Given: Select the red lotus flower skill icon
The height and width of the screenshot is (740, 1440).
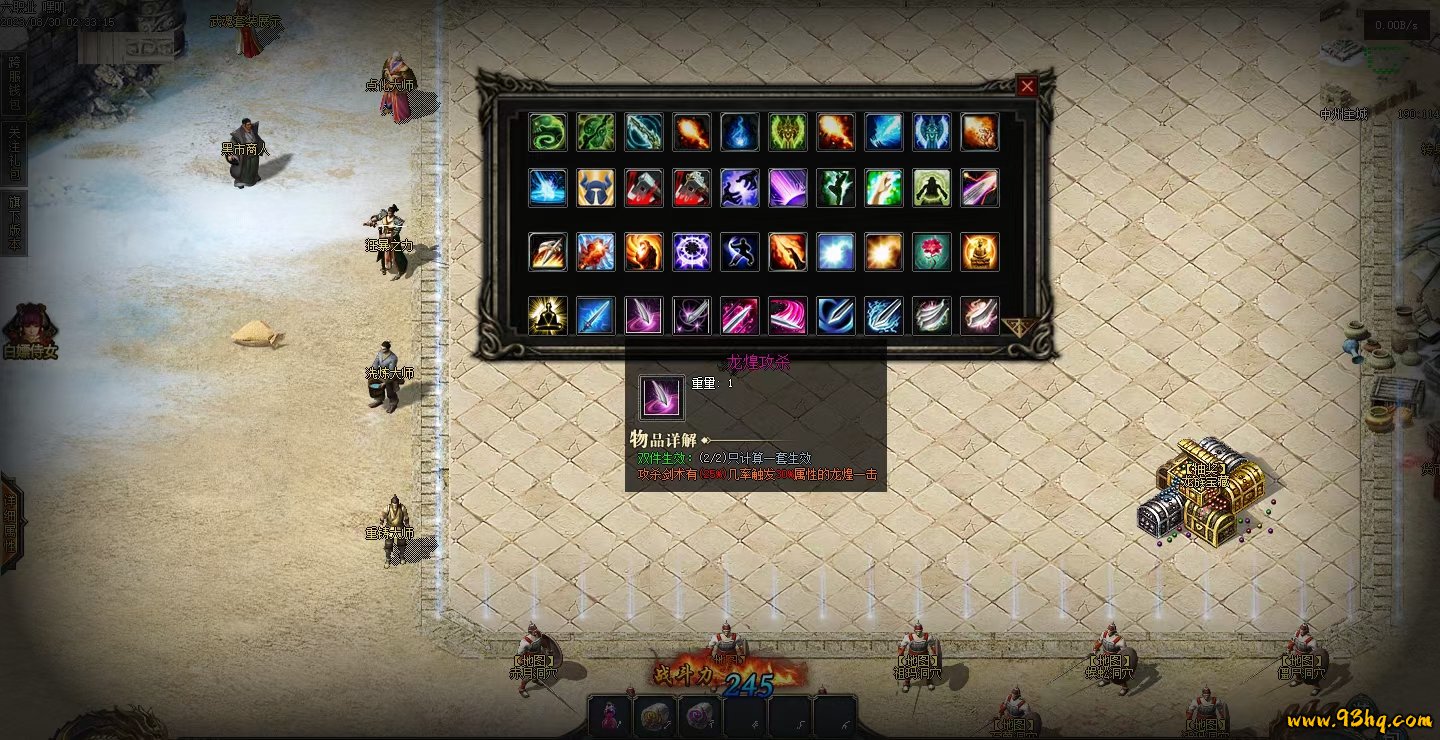Looking at the screenshot, I should coord(932,252).
